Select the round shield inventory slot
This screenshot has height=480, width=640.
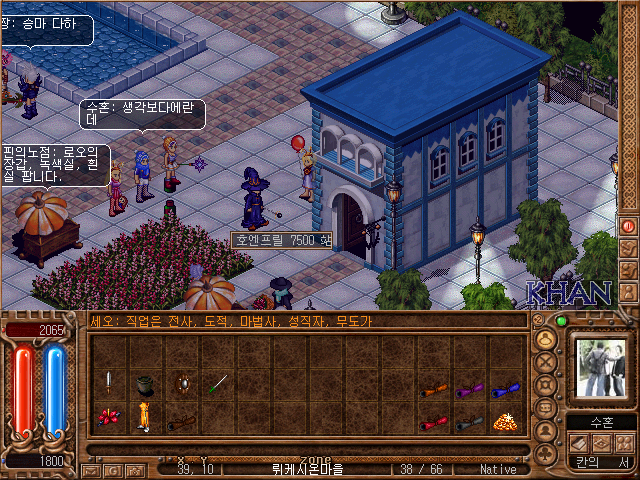(x=181, y=383)
